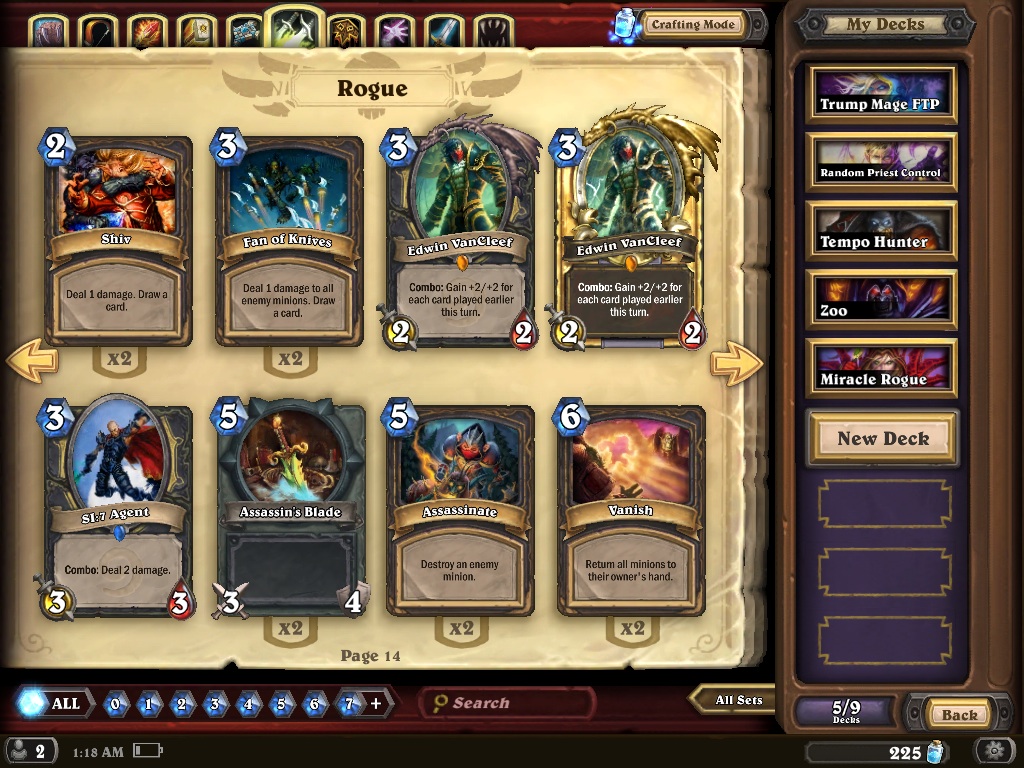Pick the Fan of Knives card
The image size is (1024, 768).
290,240
